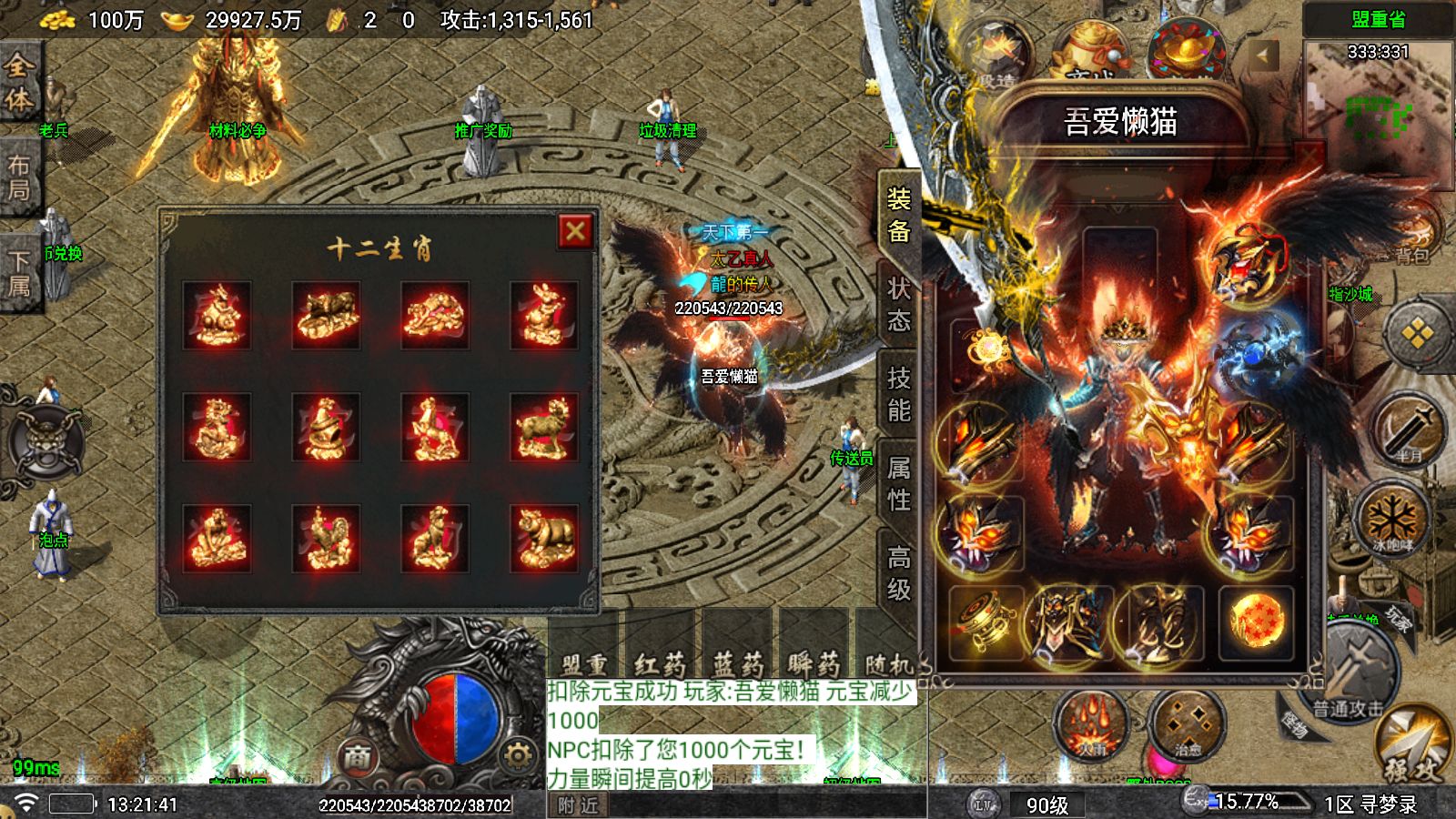This screenshot has width=1456, height=819.
Task: Switch to the 技能 skills tab
Action: (899, 394)
